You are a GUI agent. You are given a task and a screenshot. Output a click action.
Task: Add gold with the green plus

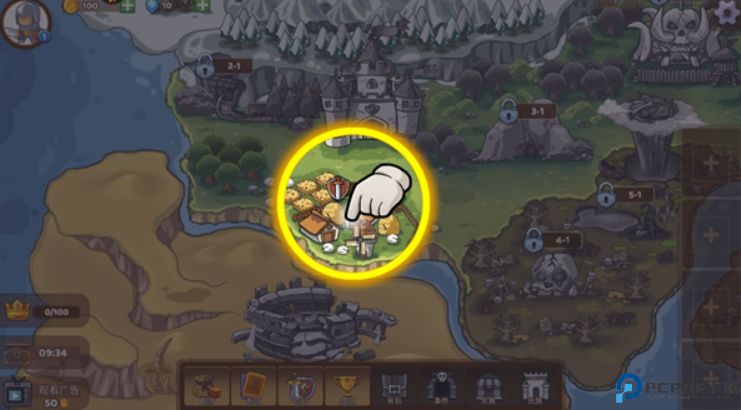(x=127, y=6)
